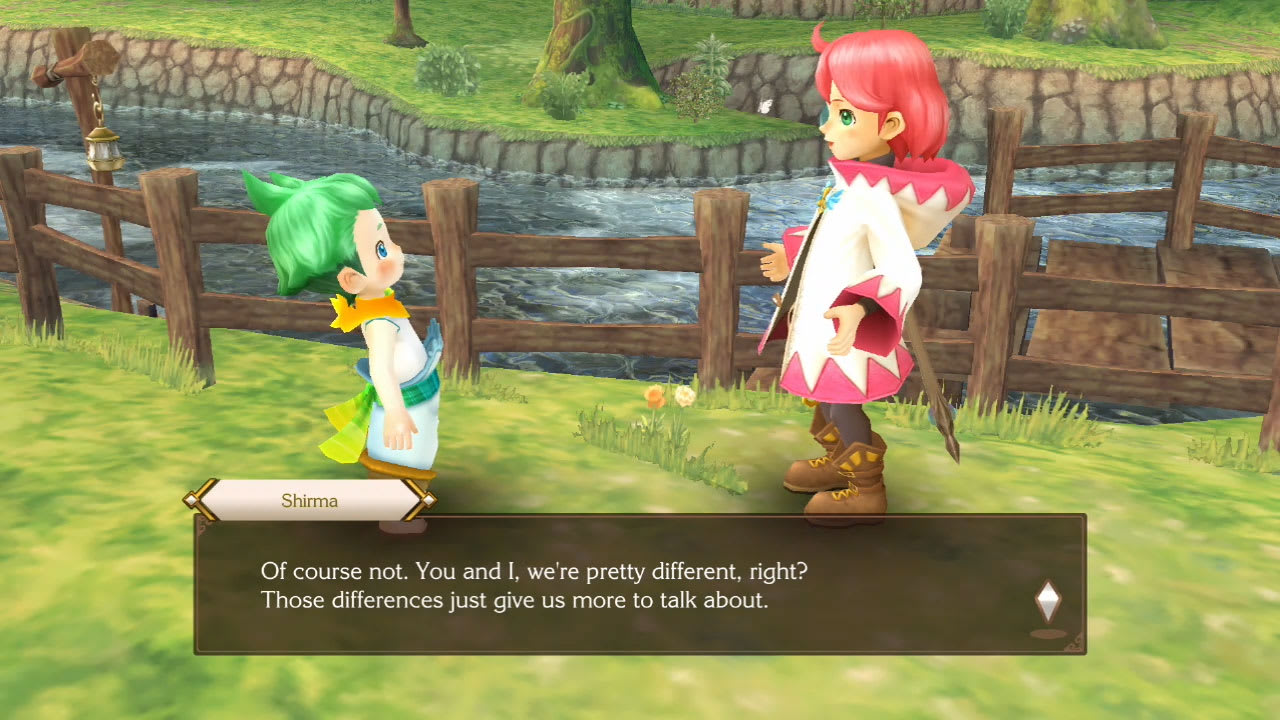Click the right edge arrow of the name plate
The image size is (1280, 720).
pyautogui.click(x=428, y=500)
